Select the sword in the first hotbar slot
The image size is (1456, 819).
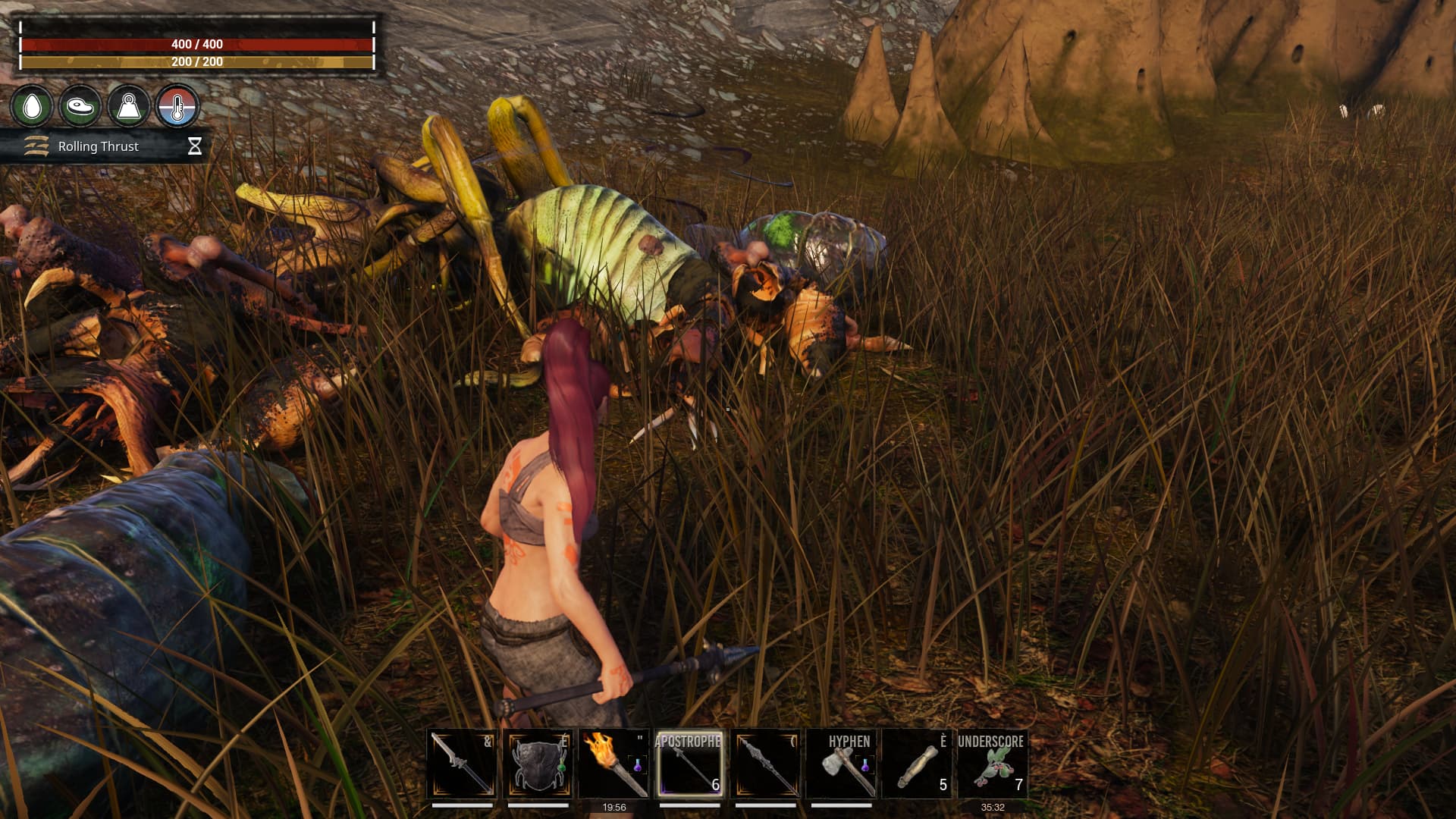coord(462,763)
